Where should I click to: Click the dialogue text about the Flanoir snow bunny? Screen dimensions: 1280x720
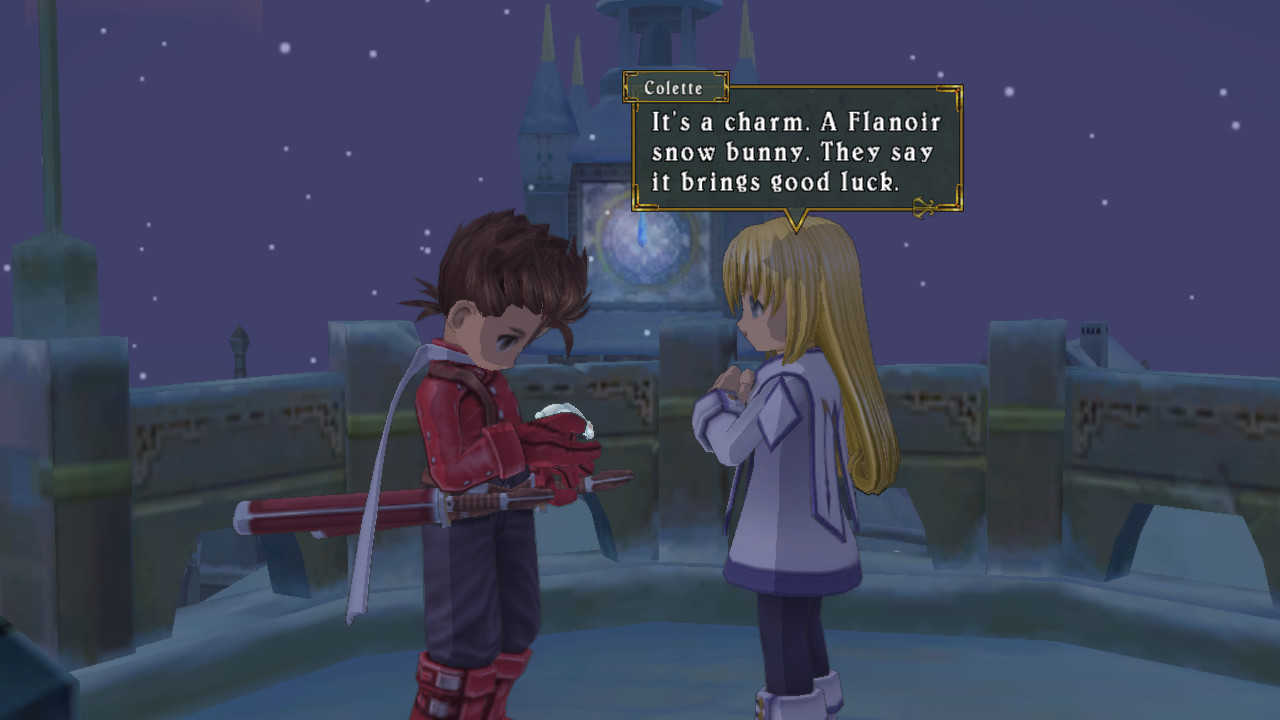point(795,152)
